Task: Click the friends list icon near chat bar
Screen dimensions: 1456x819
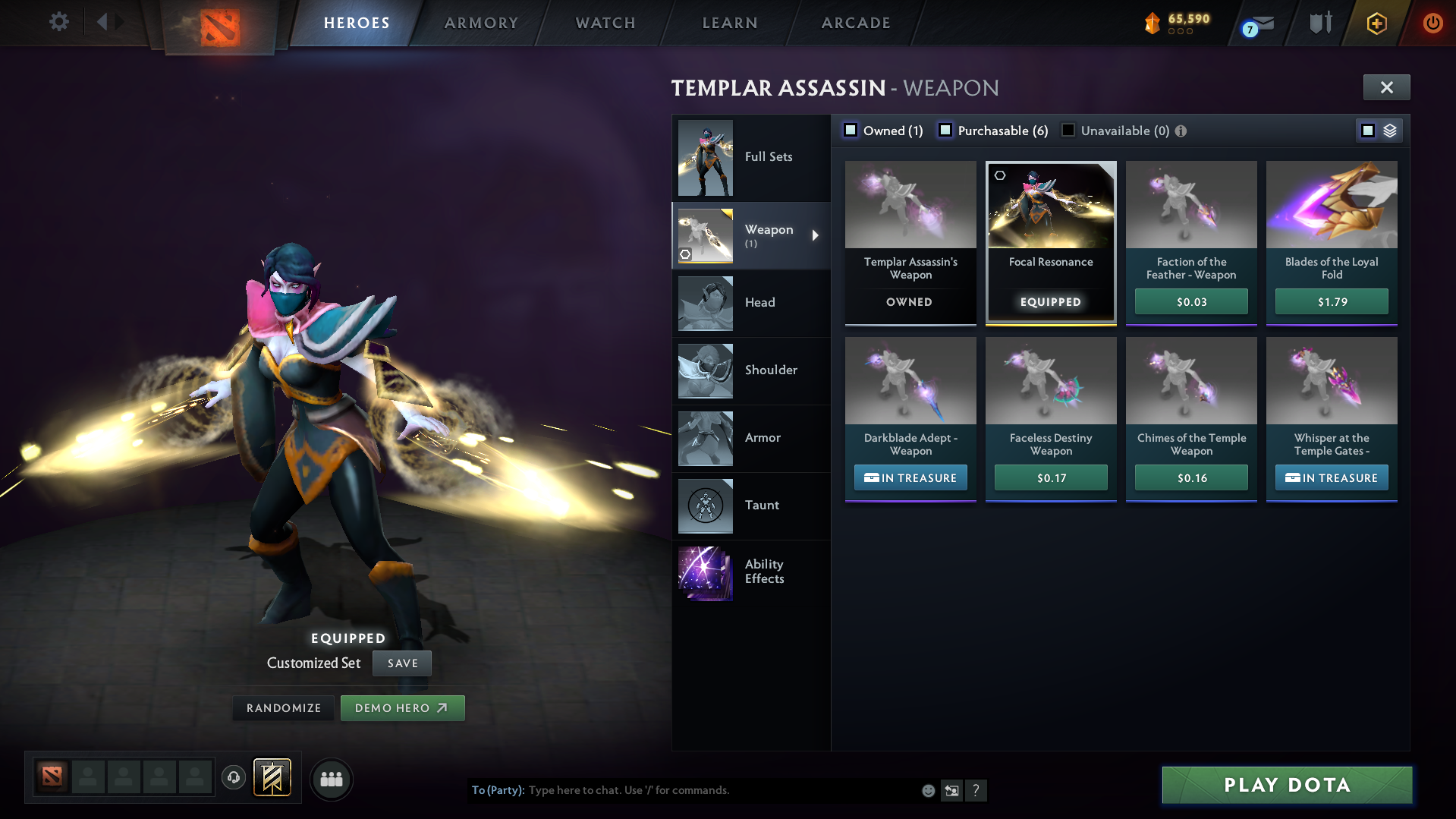Action: [x=332, y=779]
